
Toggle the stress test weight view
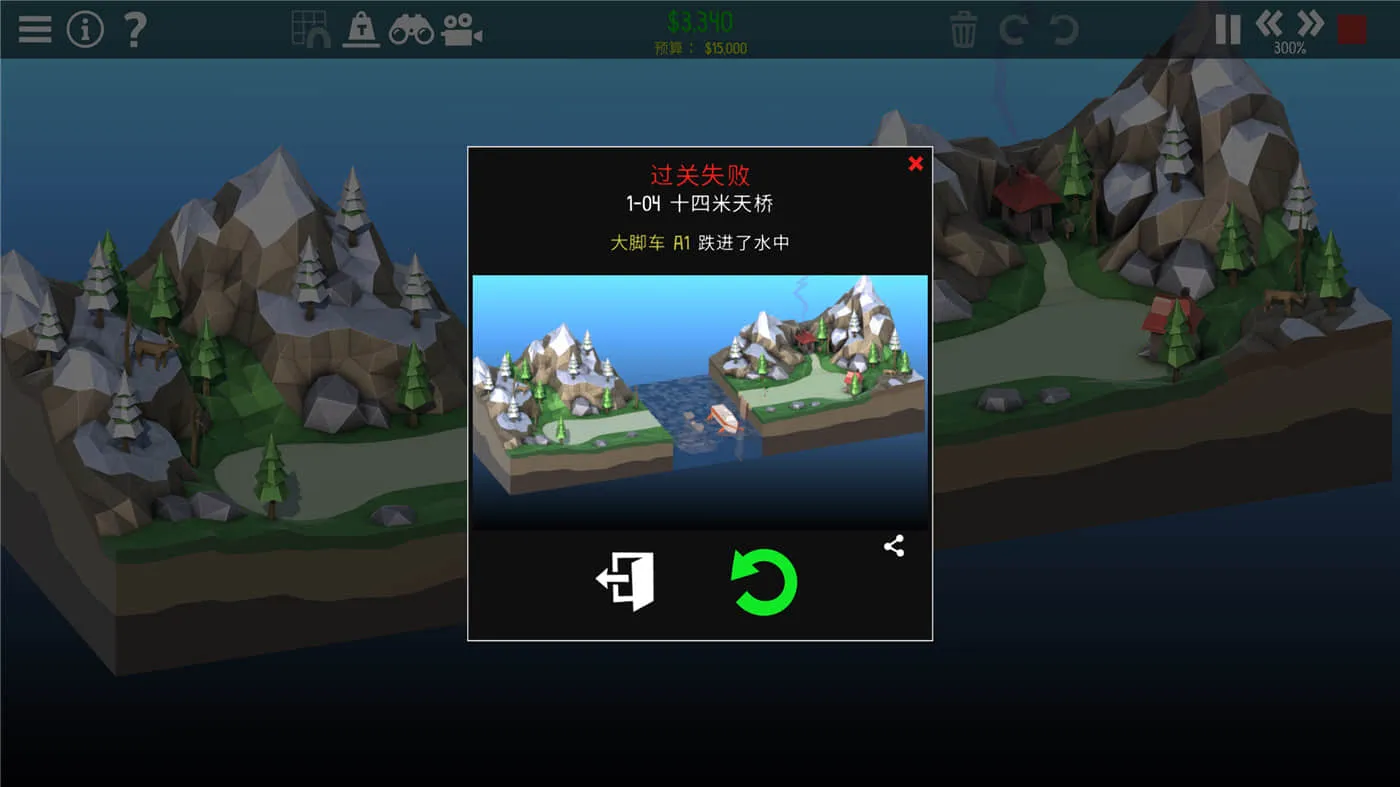360,28
